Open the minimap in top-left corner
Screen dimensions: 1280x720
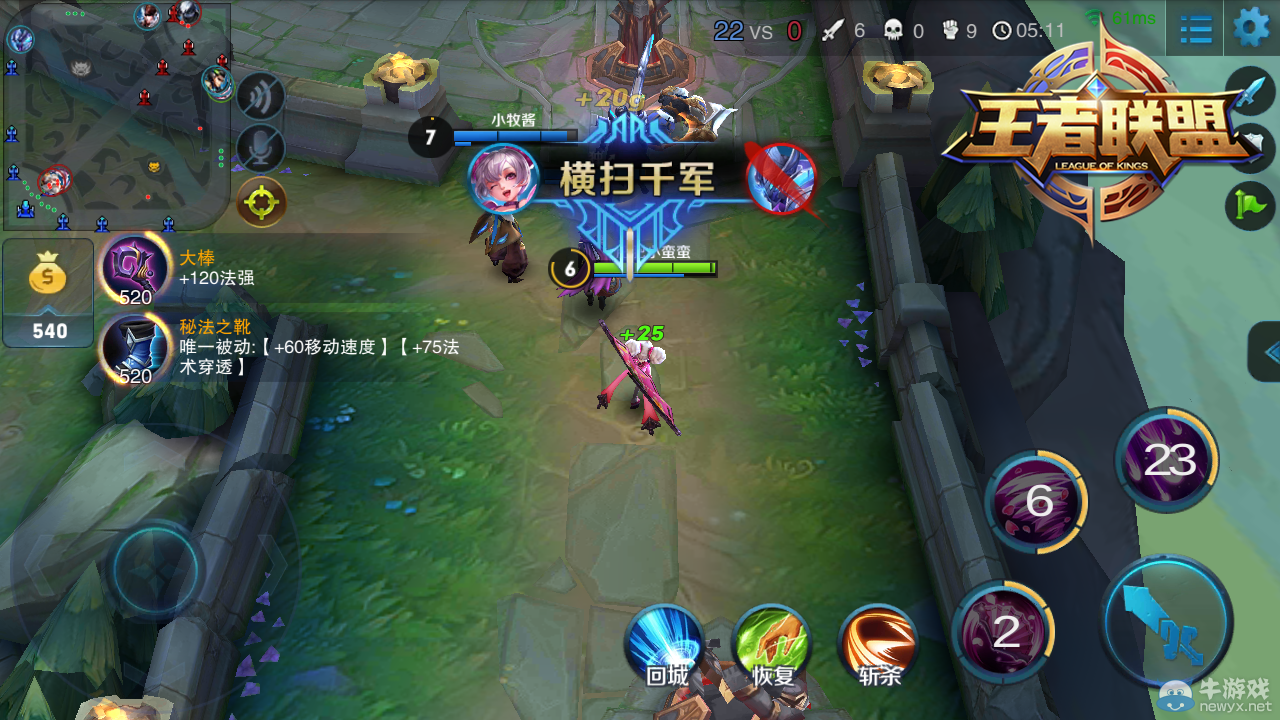(x=115, y=115)
